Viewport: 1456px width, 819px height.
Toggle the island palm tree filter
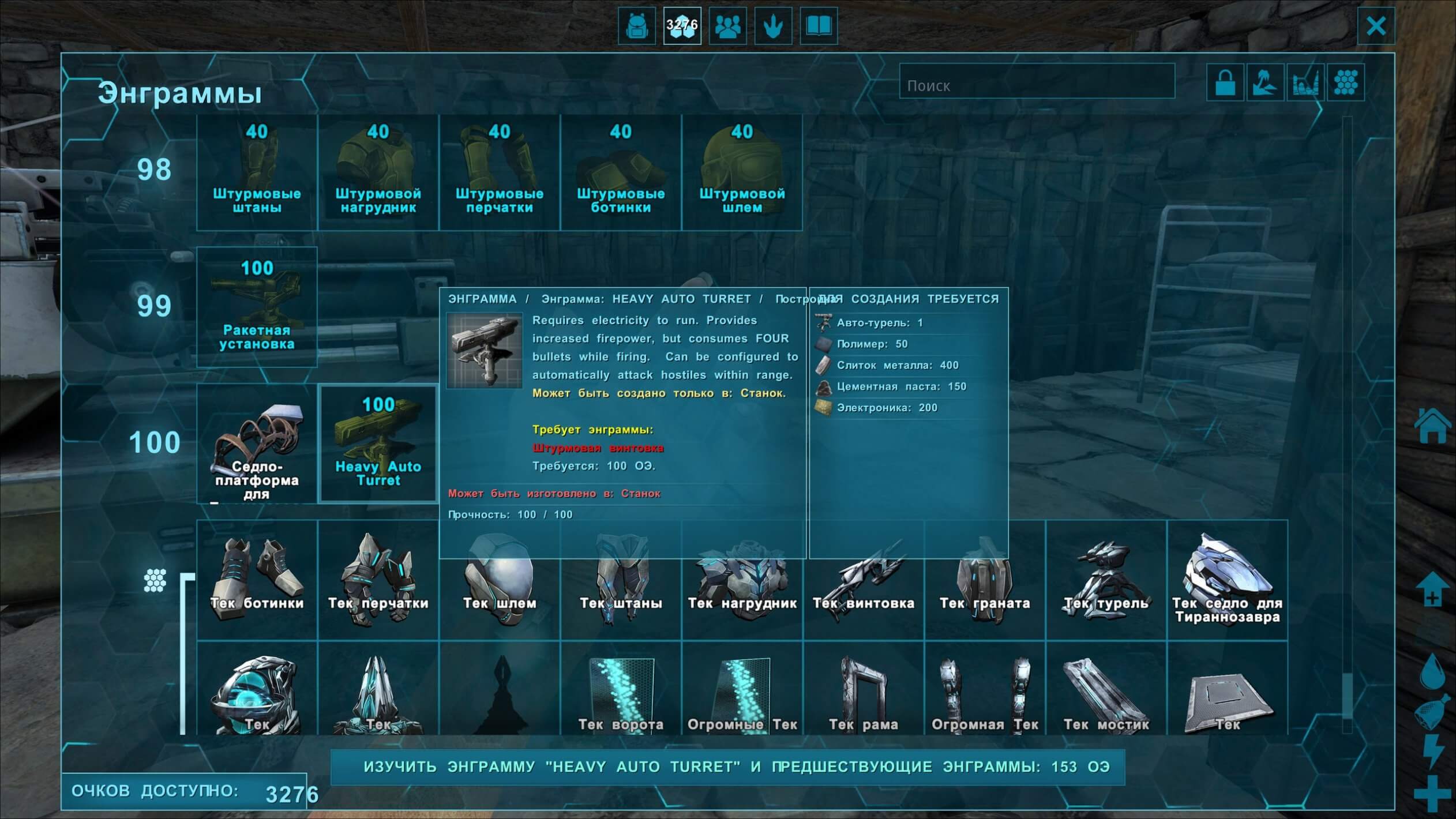pos(1264,82)
